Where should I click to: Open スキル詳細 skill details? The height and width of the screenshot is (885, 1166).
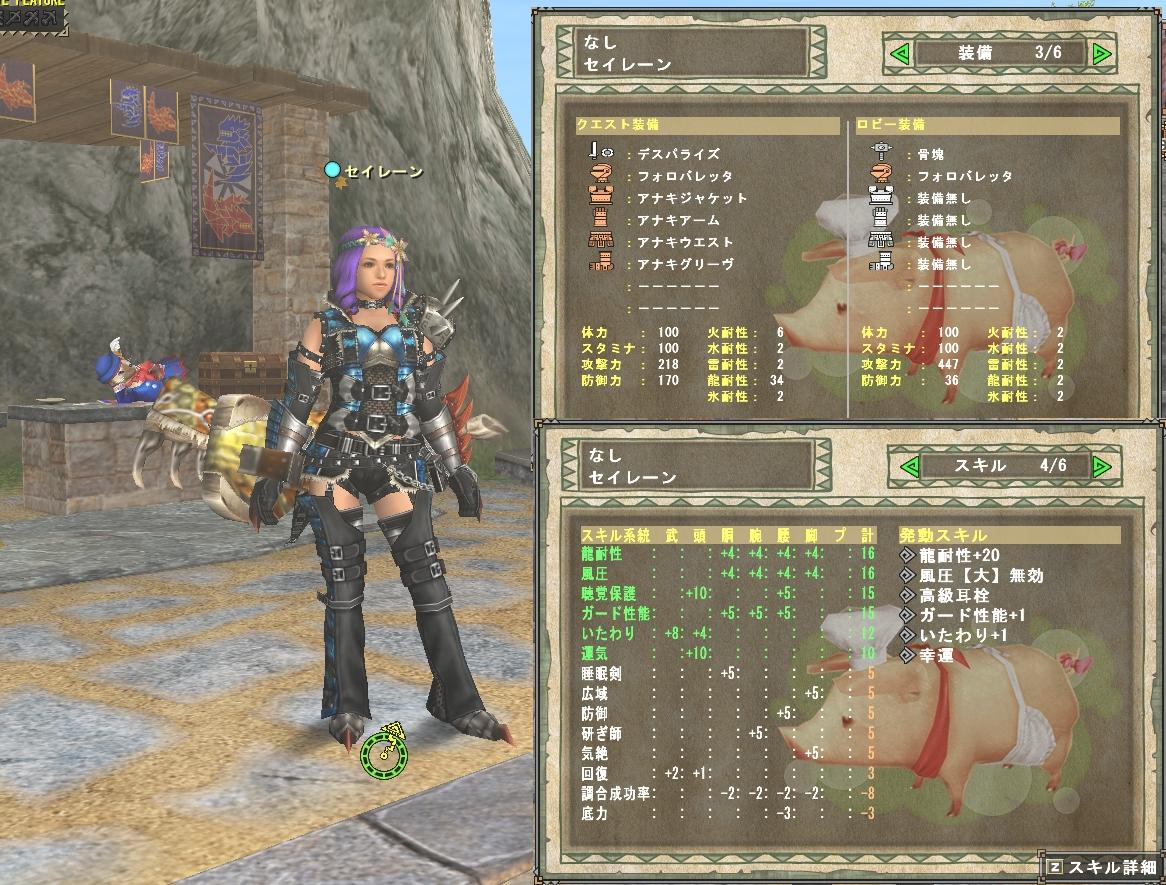pyautogui.click(x=1103, y=867)
